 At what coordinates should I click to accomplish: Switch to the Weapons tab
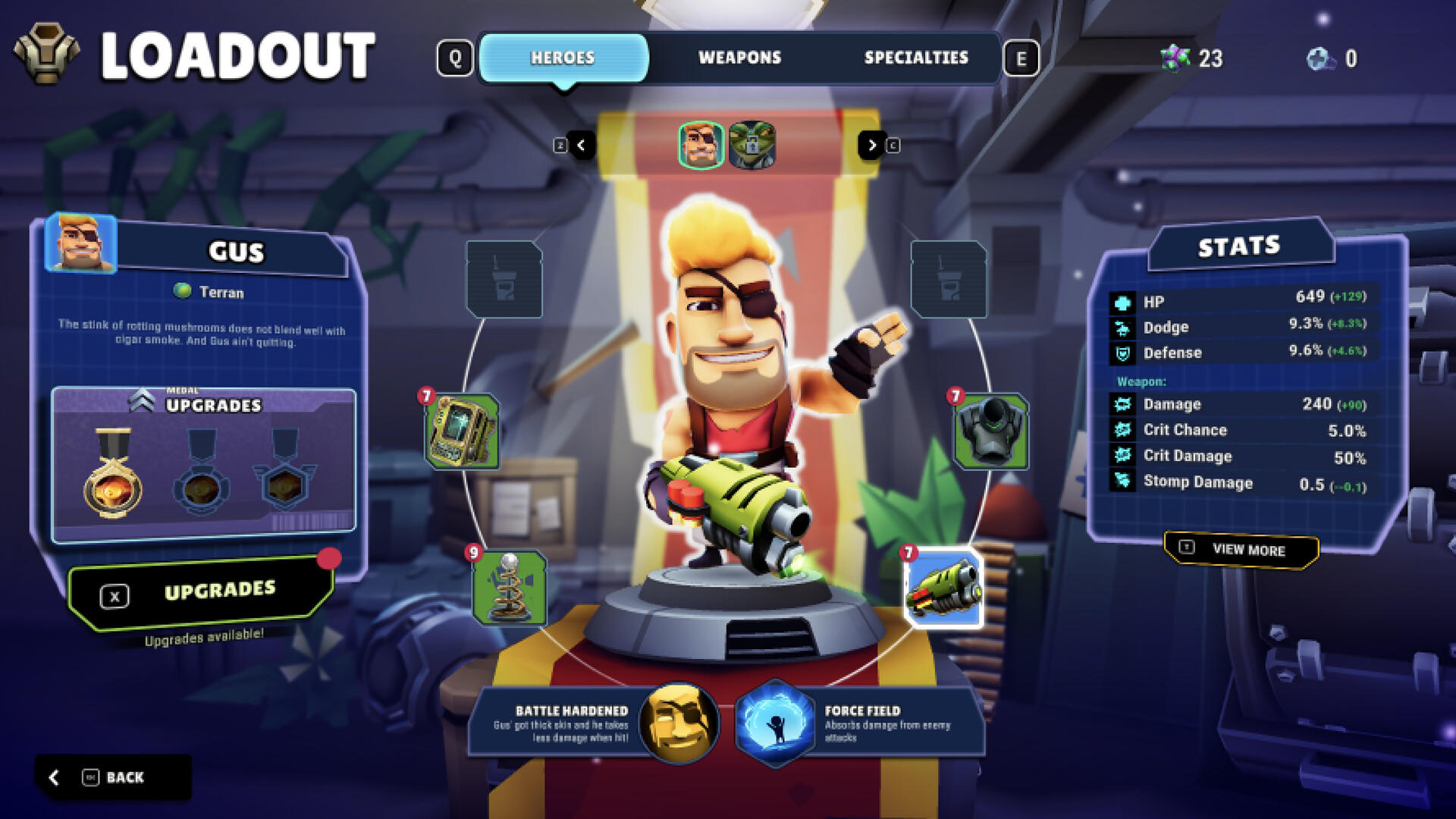pos(740,57)
